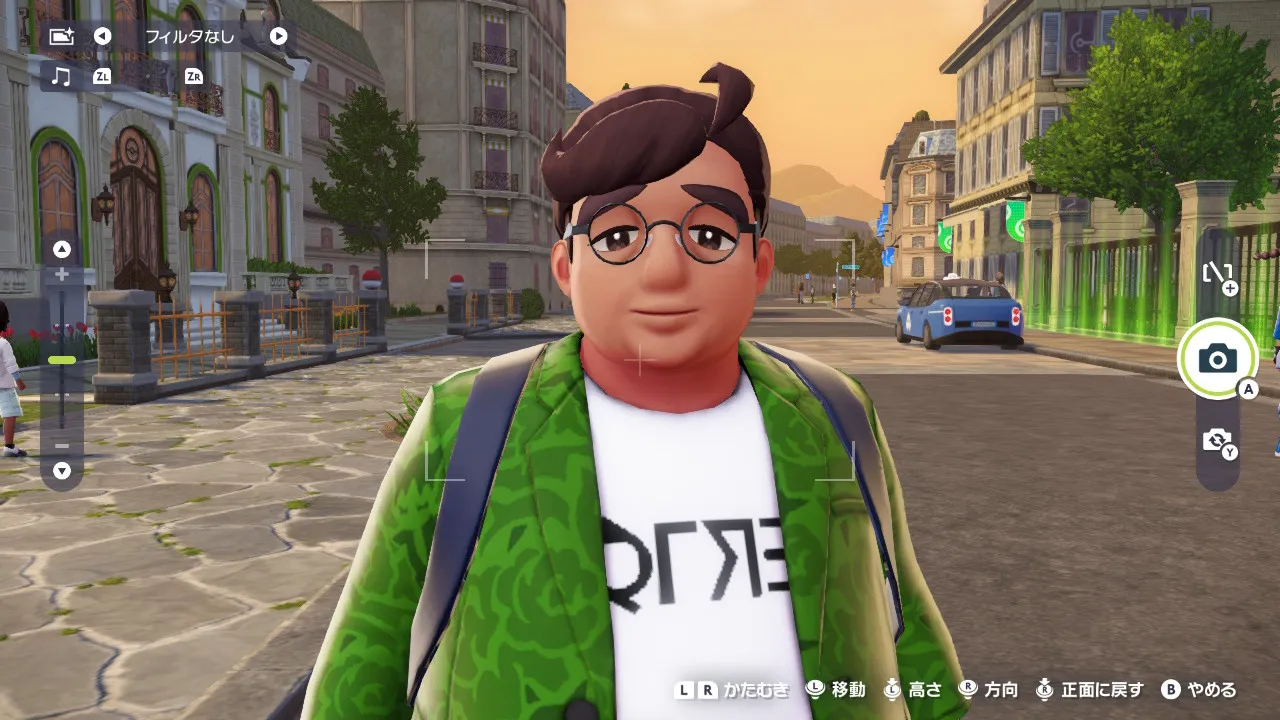Select the music note icon
Viewport: 1280px width, 720px height.
pos(62,76)
